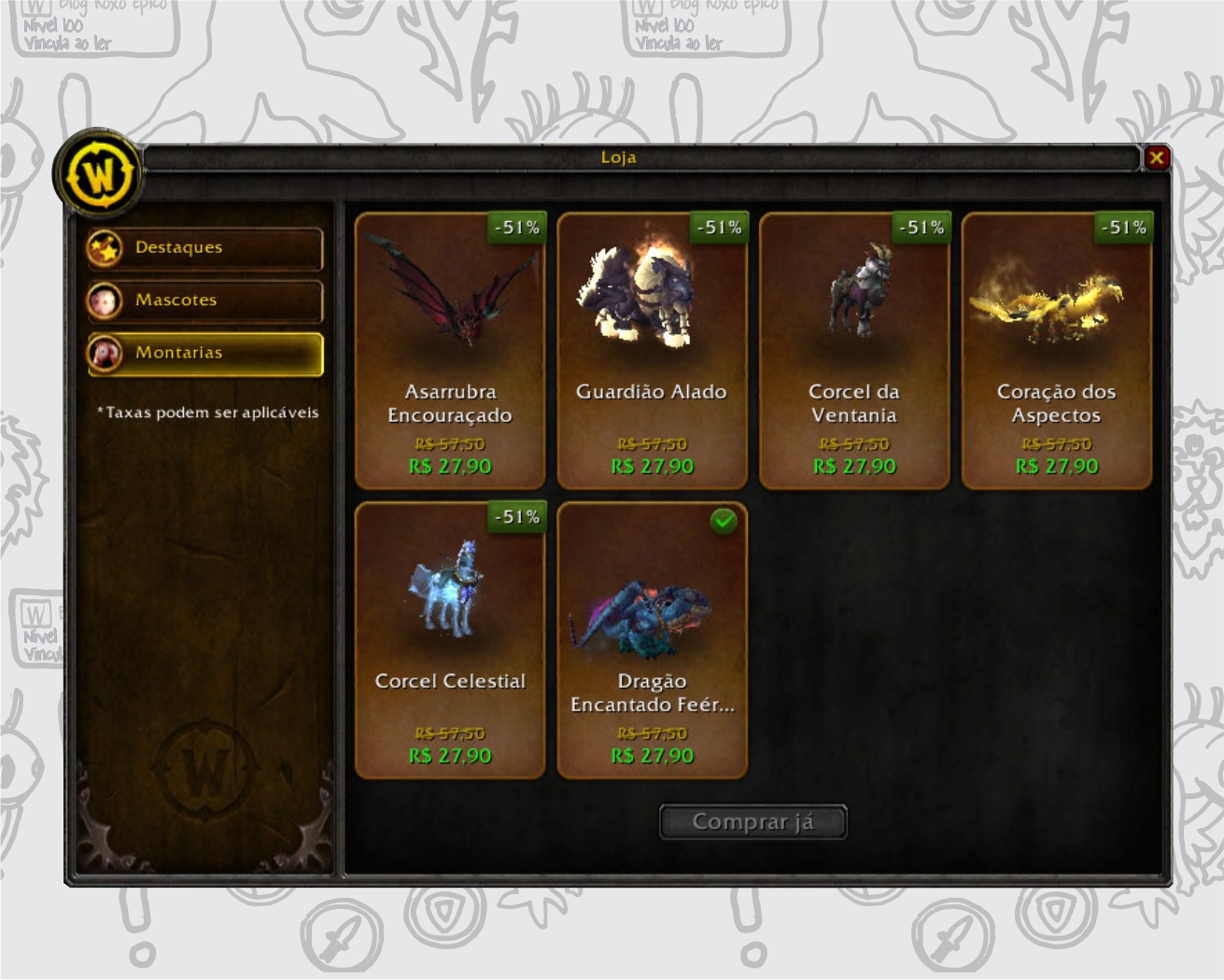Click the Dragão Encantado Feérico card

[x=652, y=640]
